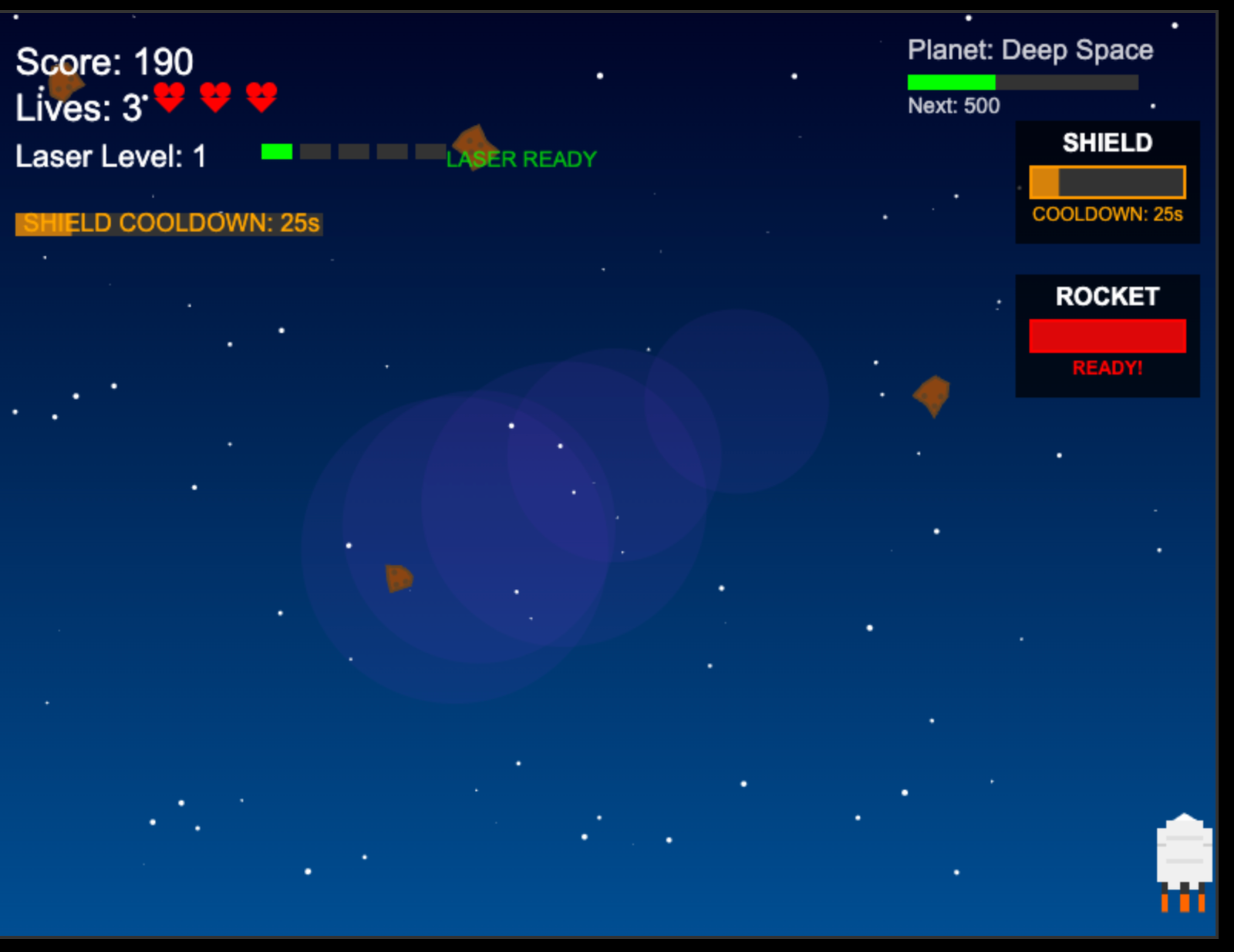
Task: Expand the SHIELD status panel
Action: point(1107,182)
